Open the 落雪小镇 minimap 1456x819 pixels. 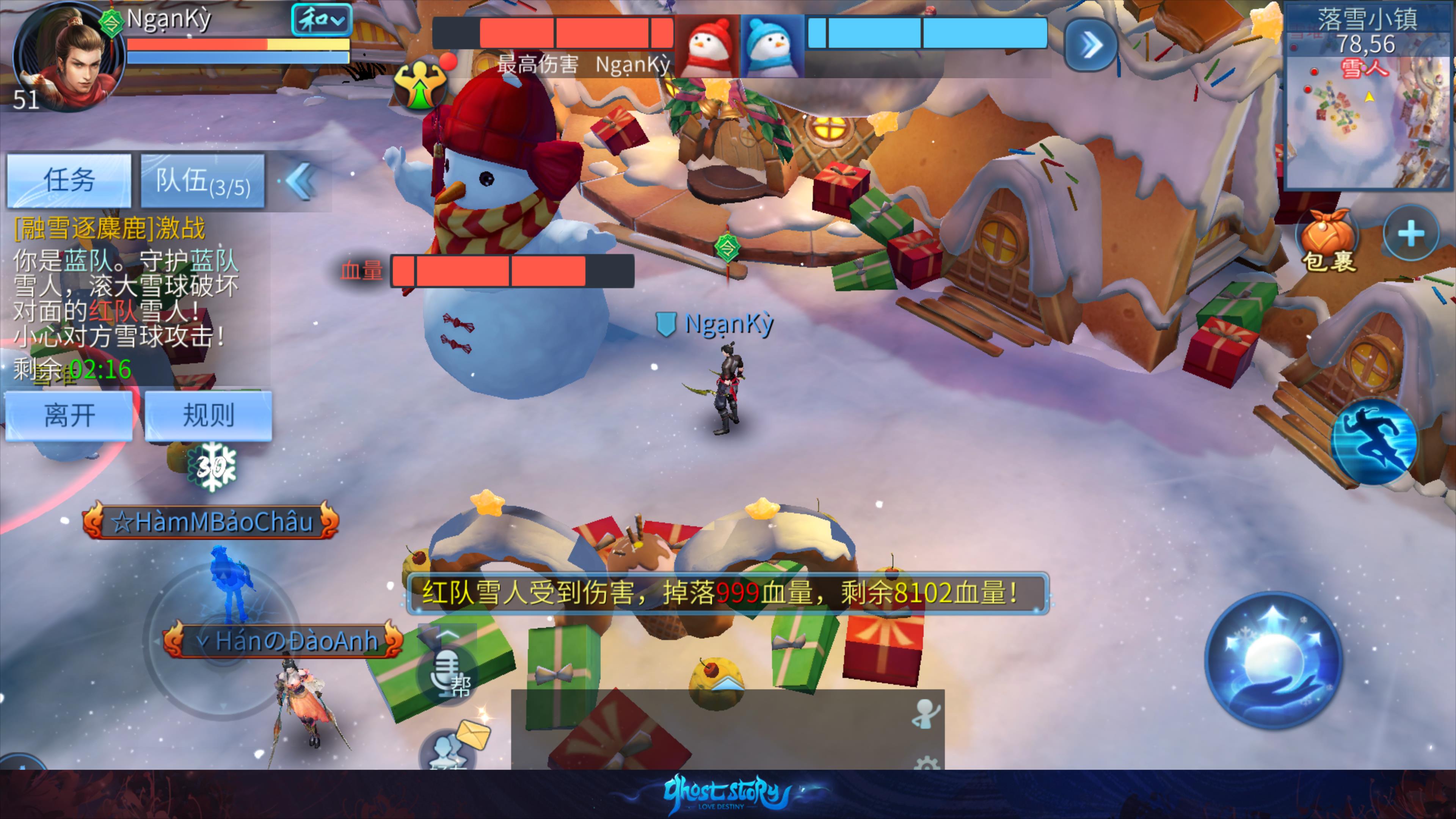1368,107
